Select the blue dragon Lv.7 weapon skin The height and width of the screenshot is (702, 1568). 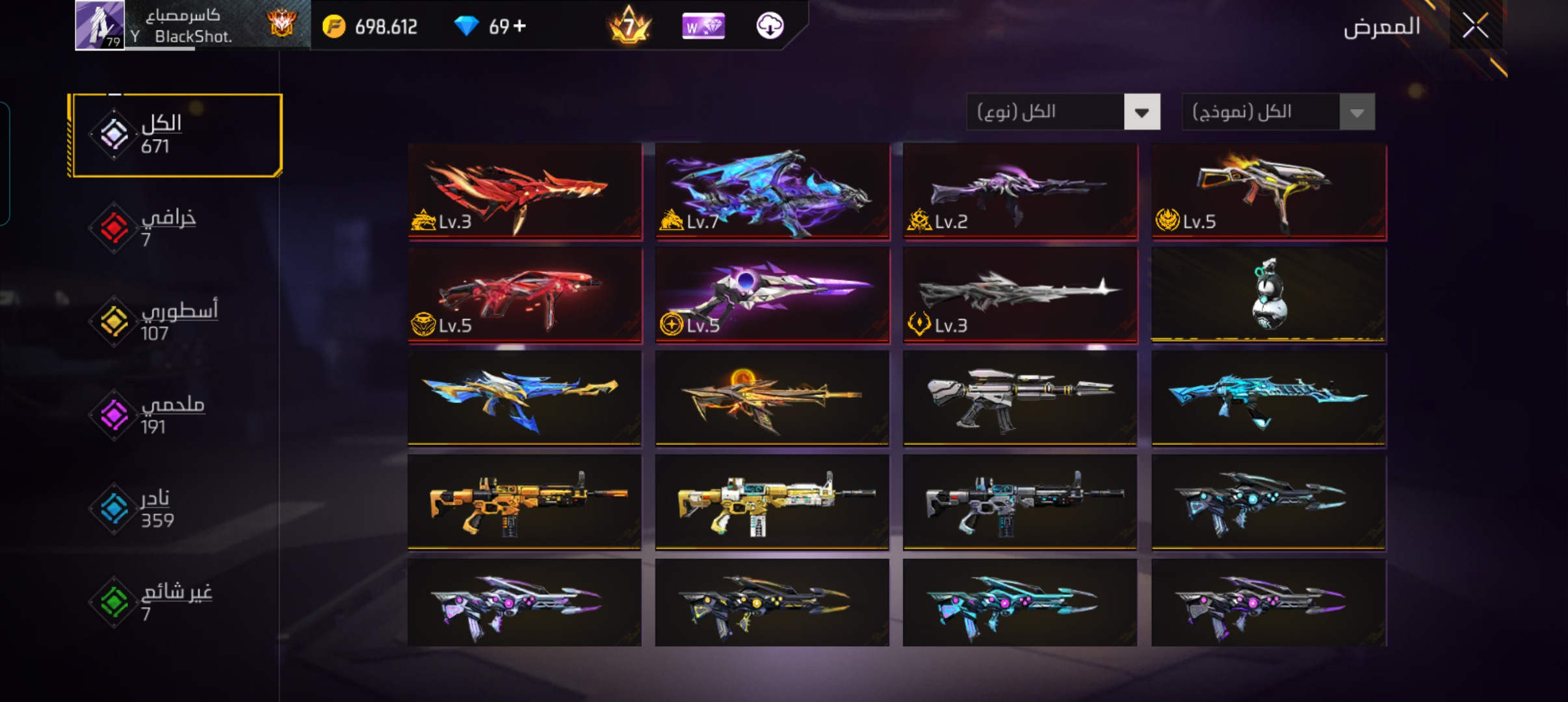772,191
